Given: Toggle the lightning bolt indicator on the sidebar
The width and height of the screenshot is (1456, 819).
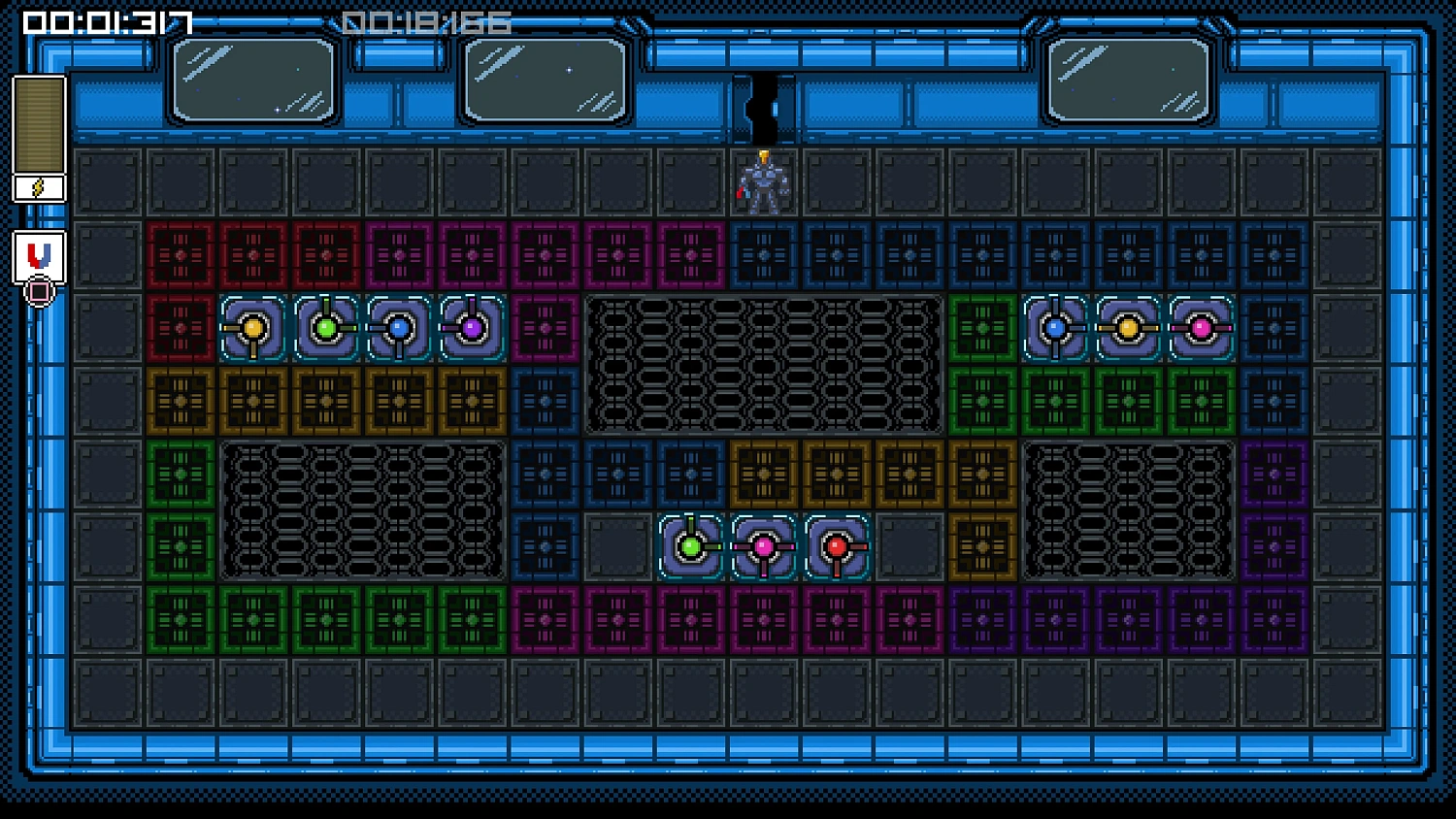Looking at the screenshot, I should (x=38, y=186).
